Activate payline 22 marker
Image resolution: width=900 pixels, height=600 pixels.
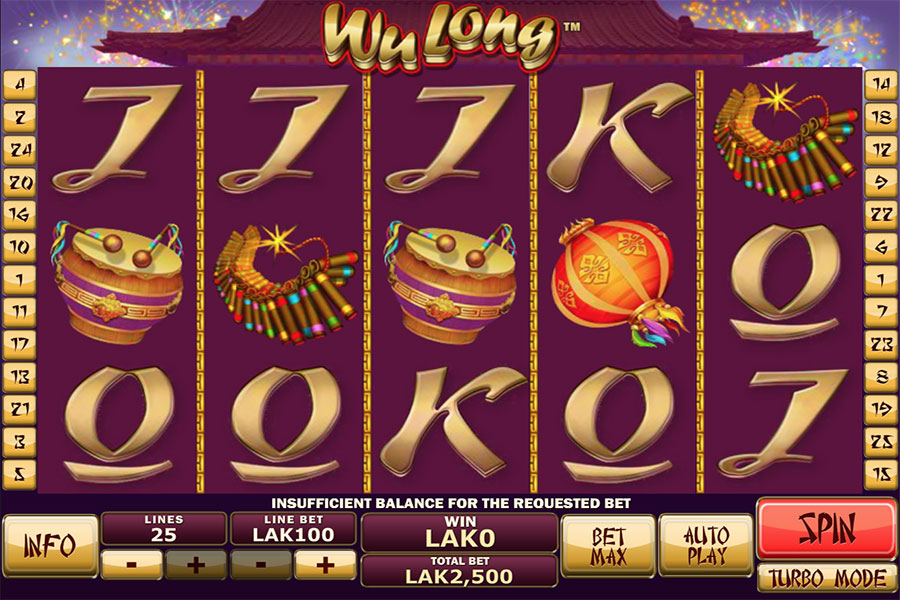click(x=881, y=214)
